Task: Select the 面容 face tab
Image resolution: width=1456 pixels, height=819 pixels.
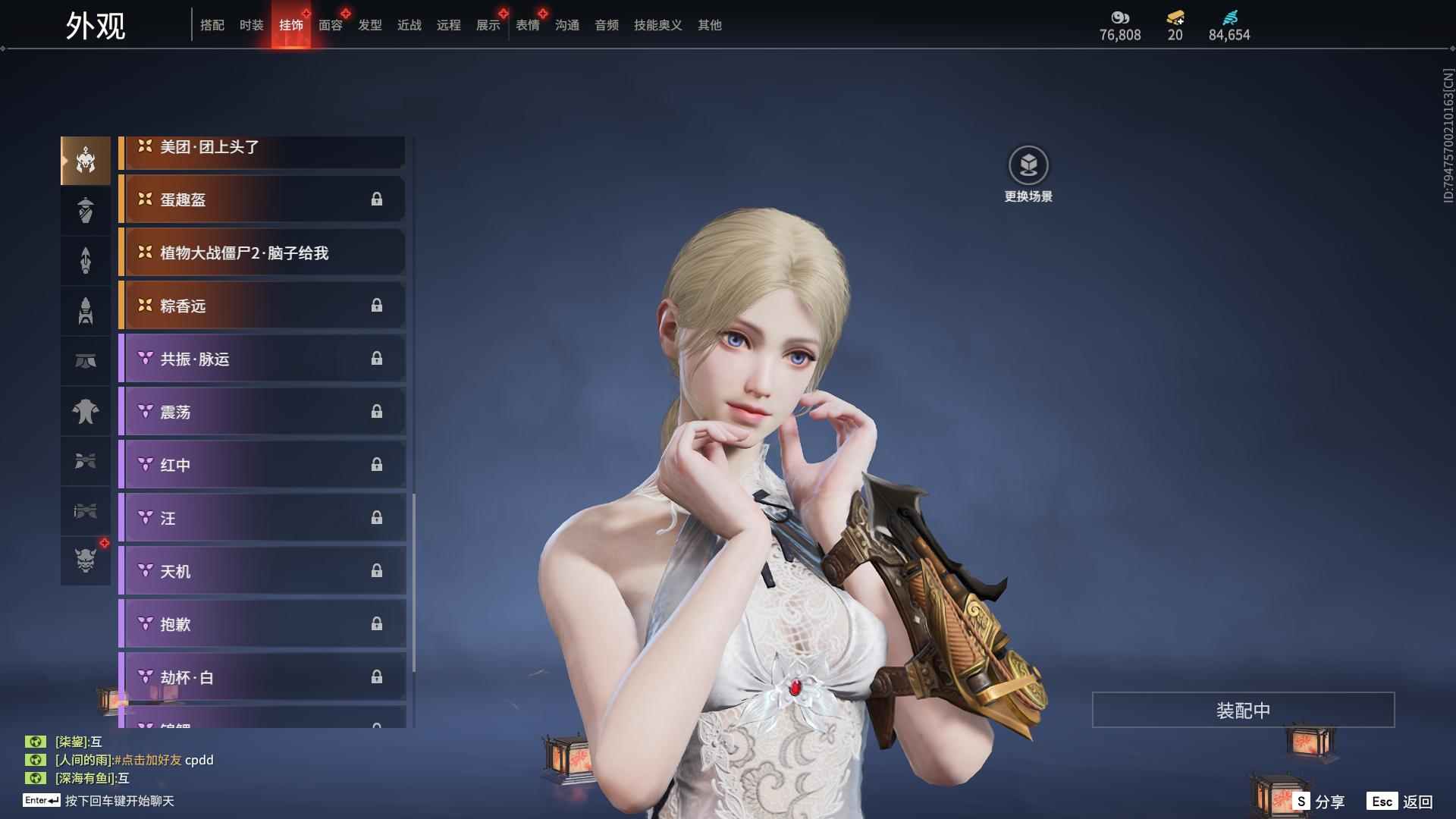Action: point(331,25)
